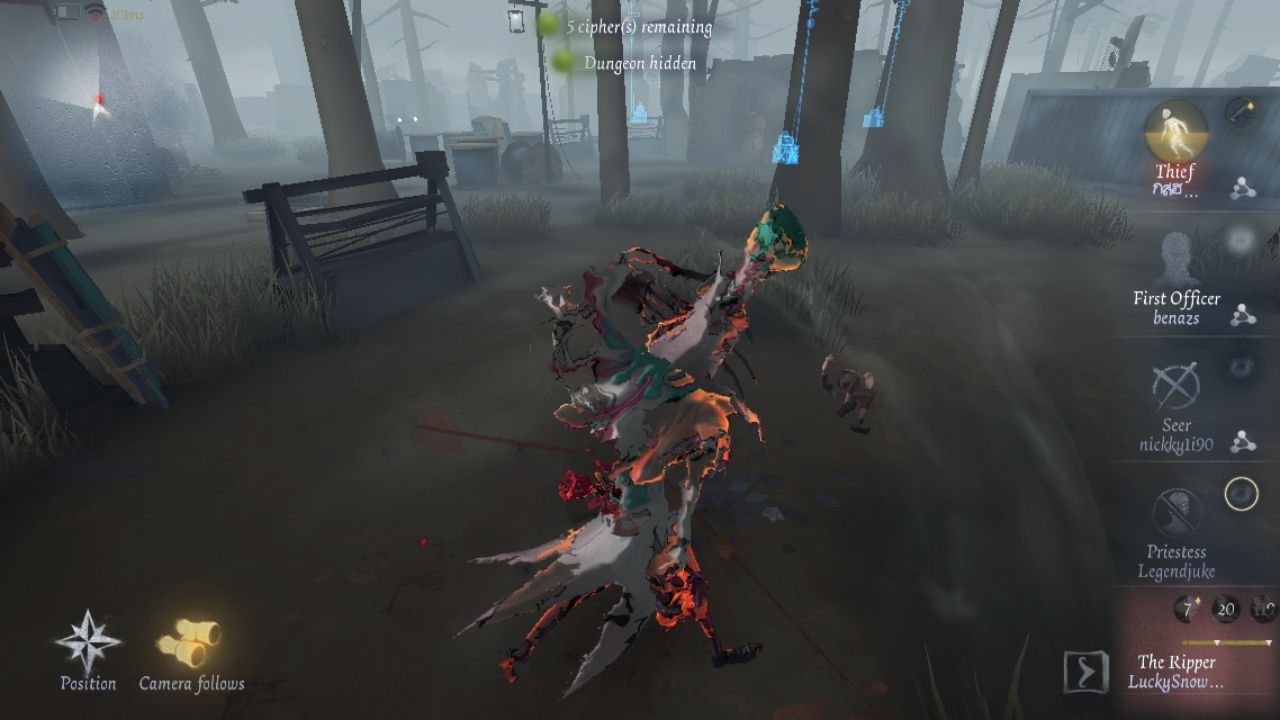
Task: Switch spectating to The Ripper hunter
Action: tap(1176, 671)
